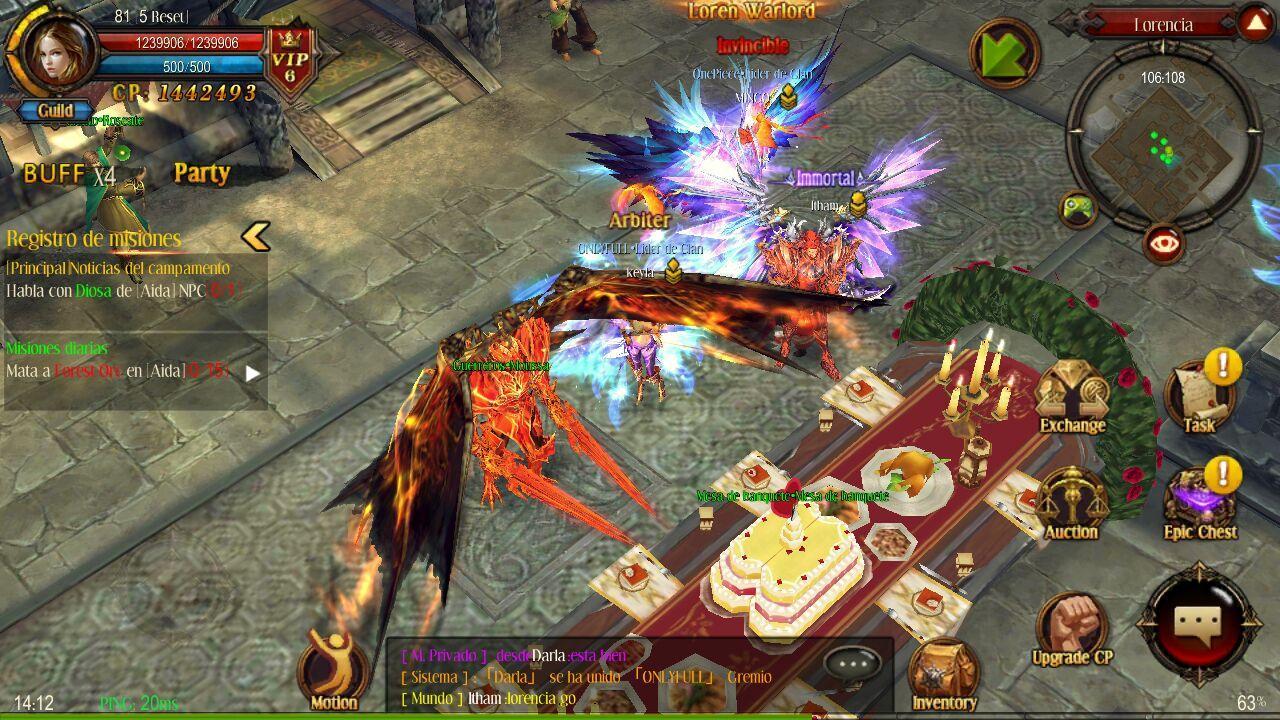Open the VIP 6 badge
Image resolution: width=1280 pixels, height=720 pixels.
pyautogui.click(x=291, y=62)
